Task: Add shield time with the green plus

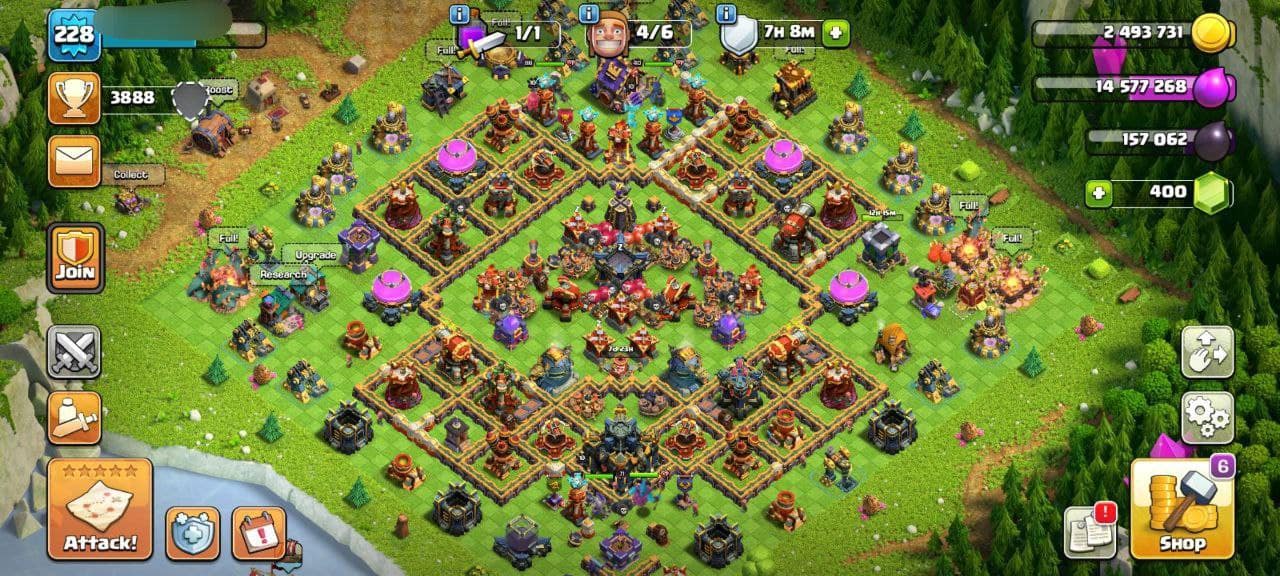Action: click(835, 33)
